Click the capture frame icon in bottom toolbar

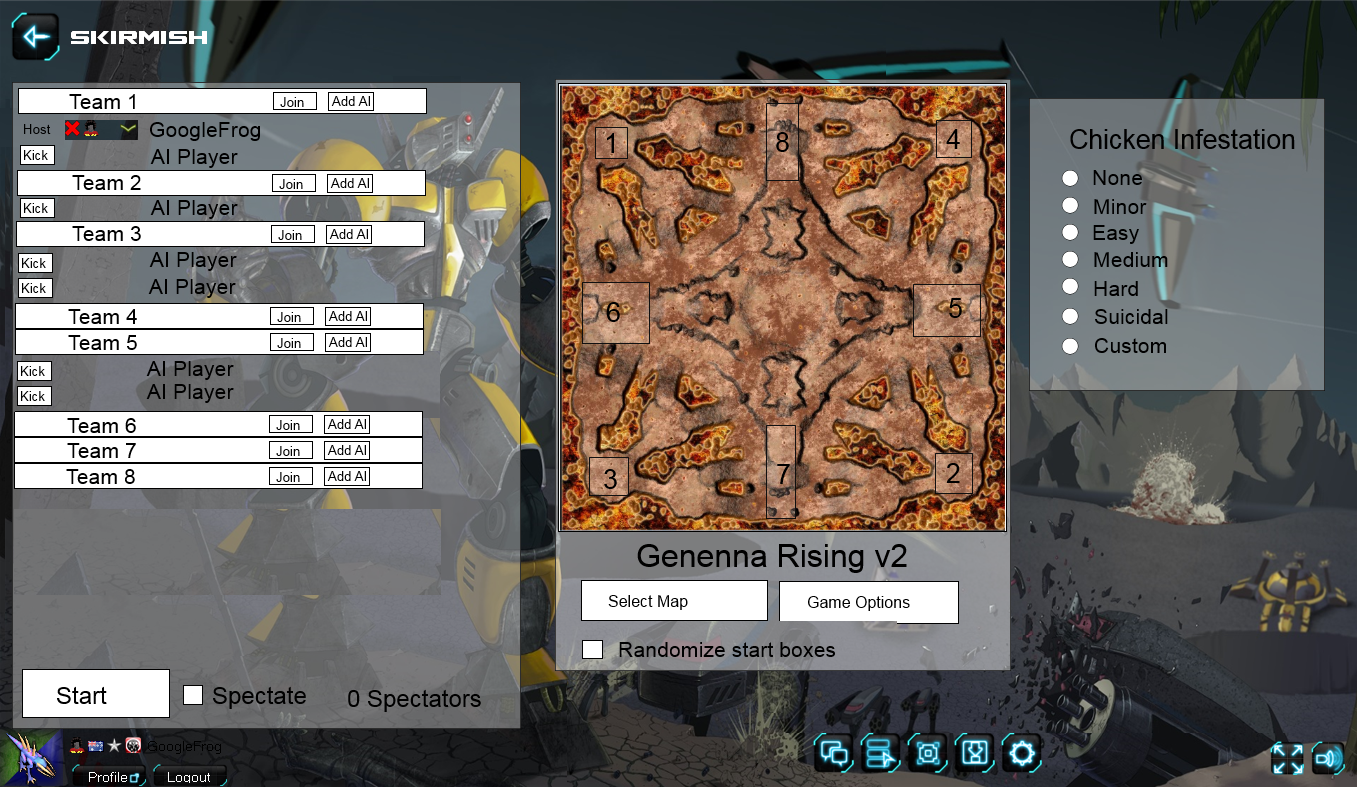point(927,753)
